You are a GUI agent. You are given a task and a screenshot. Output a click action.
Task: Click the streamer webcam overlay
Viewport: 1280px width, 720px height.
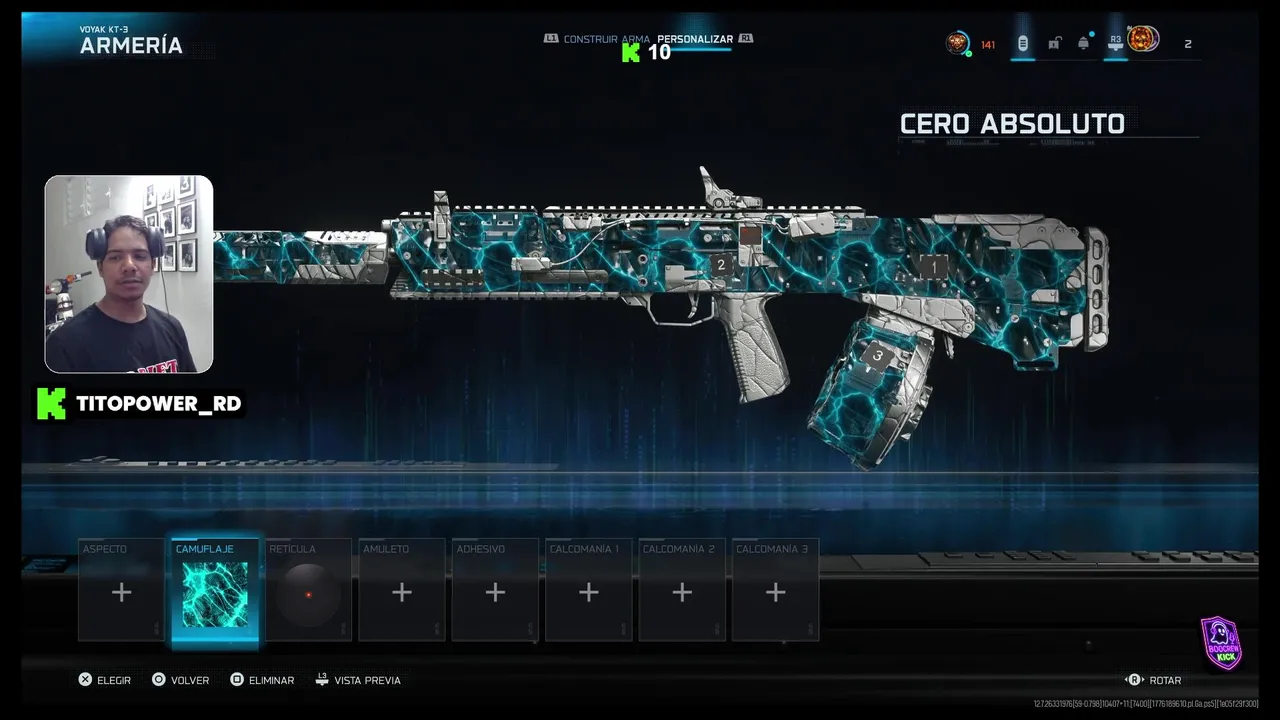click(129, 274)
